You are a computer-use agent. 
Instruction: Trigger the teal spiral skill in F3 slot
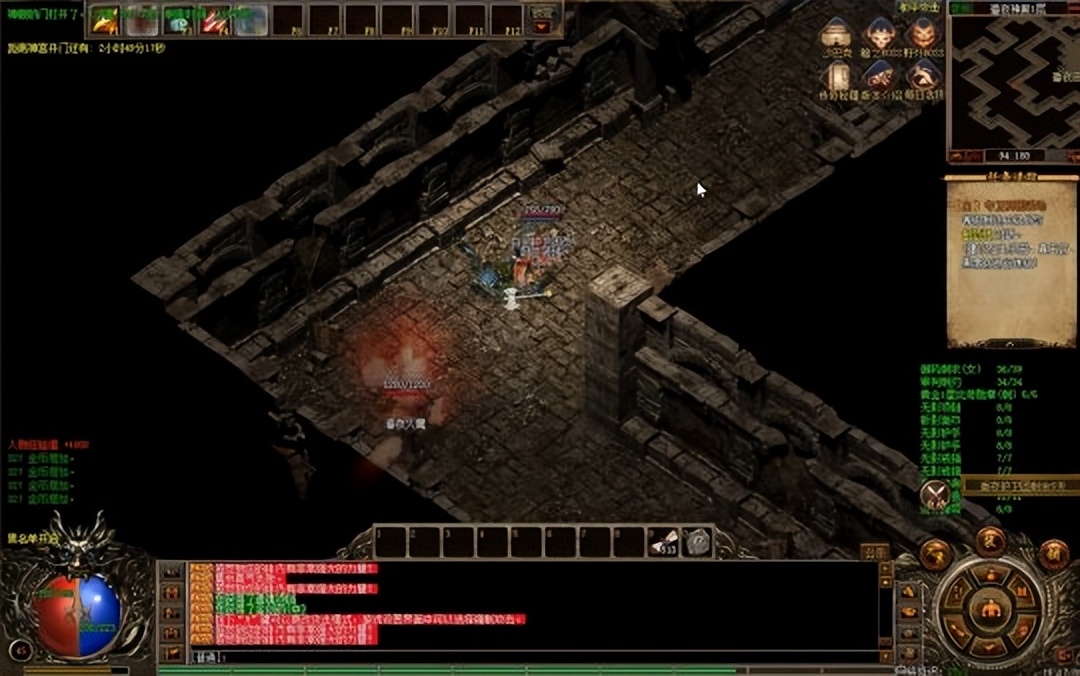click(178, 20)
